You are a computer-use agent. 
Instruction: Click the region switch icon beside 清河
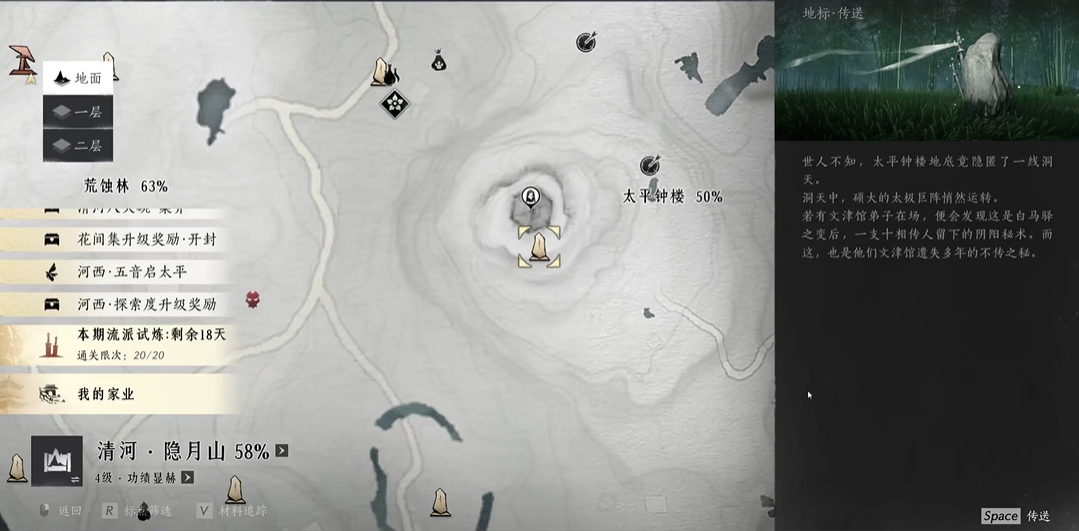pos(56,460)
